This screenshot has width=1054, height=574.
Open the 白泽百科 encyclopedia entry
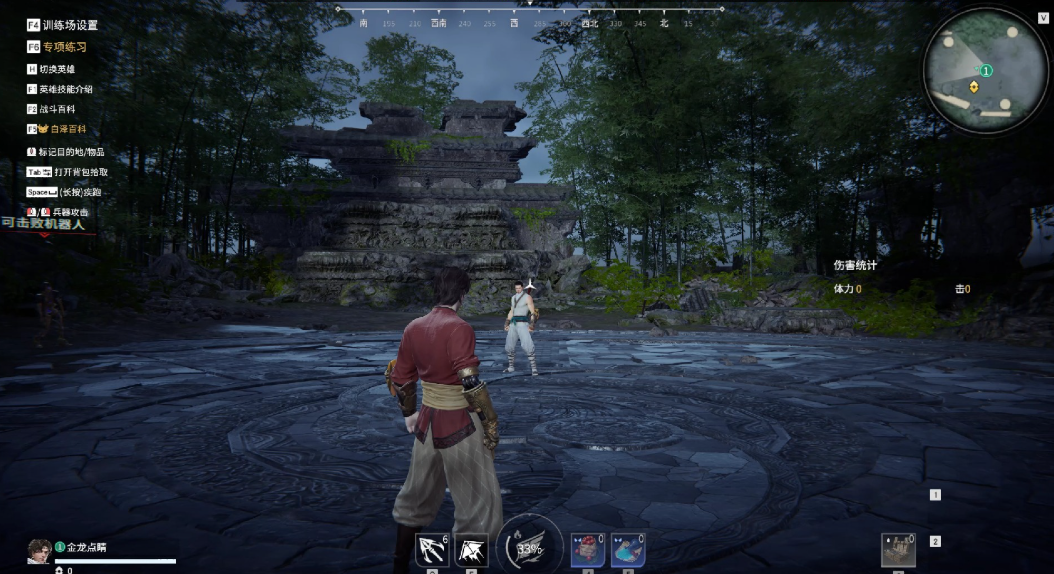click(x=62, y=129)
